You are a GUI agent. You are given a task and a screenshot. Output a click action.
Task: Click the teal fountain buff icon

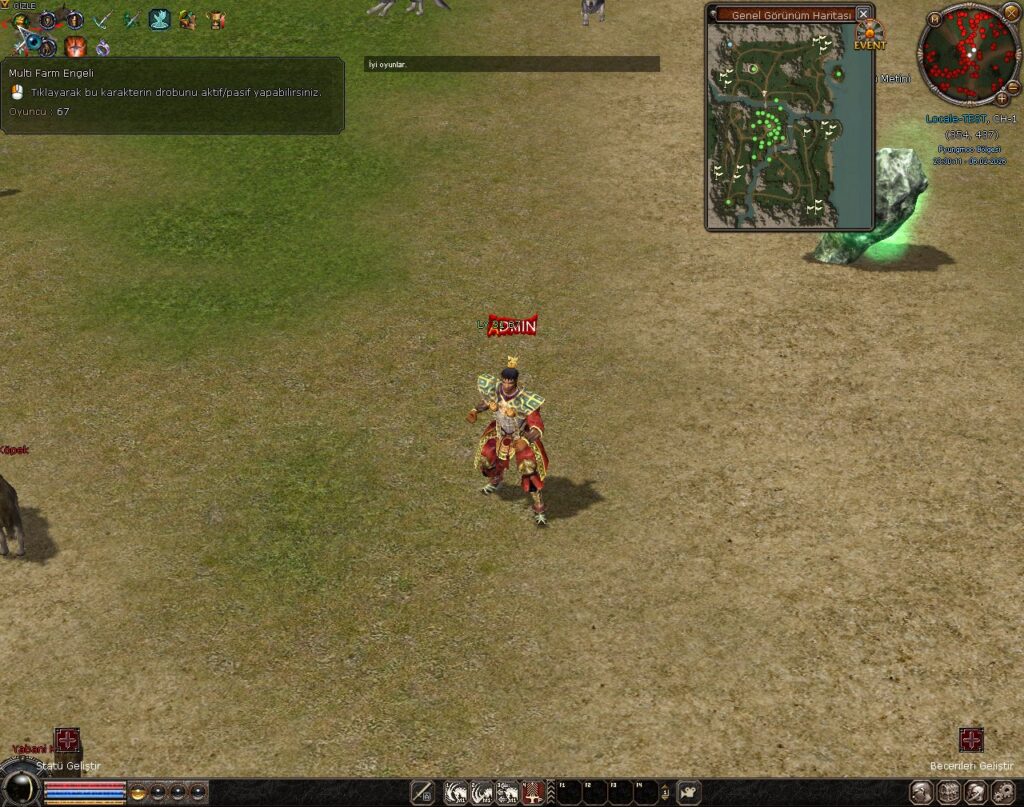[x=160, y=19]
